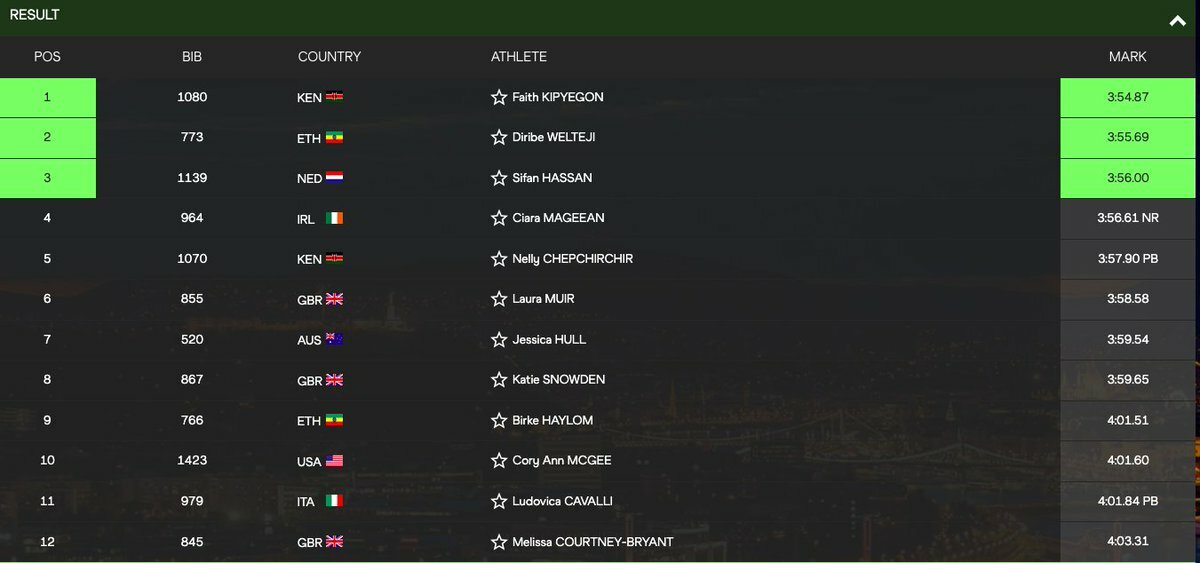
Task: Toggle the star beside Sifan HASSAN
Action: pyautogui.click(x=499, y=178)
